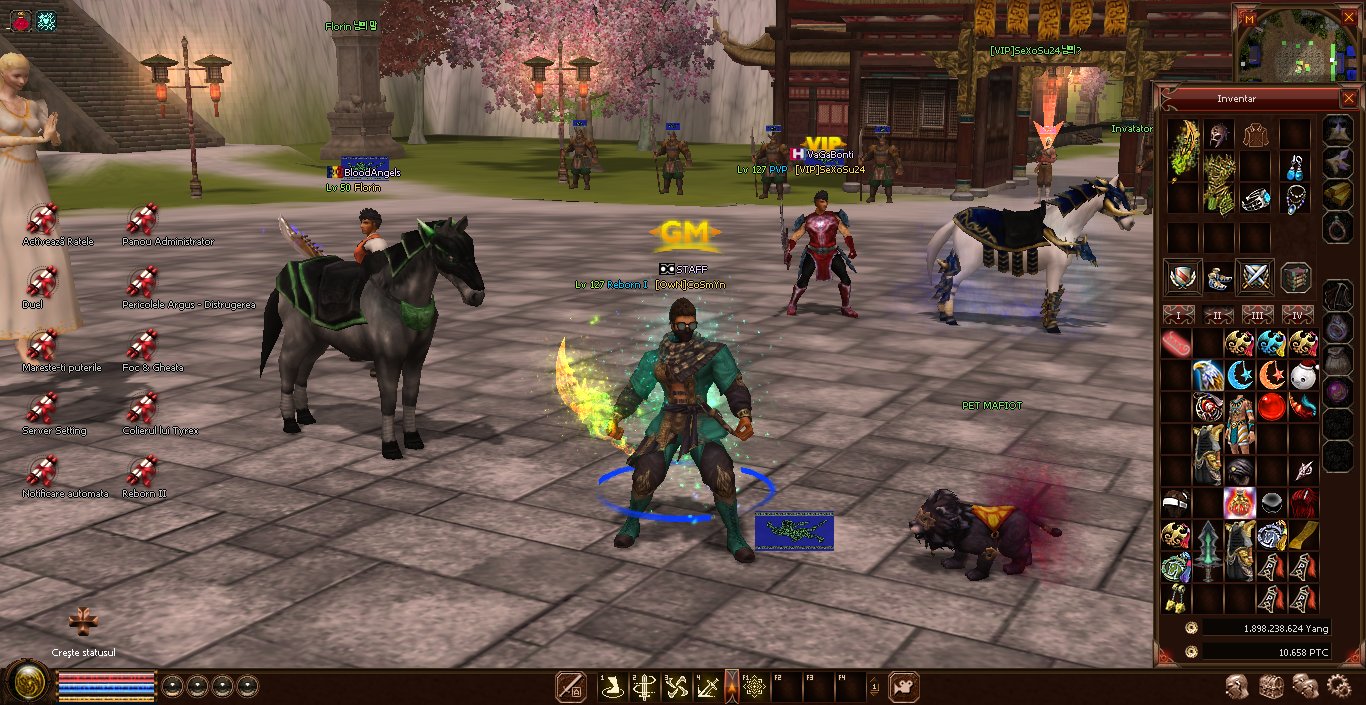Select the red potion orb in inventory
Image resolution: width=1366 pixels, height=705 pixels.
[x=1270, y=407]
